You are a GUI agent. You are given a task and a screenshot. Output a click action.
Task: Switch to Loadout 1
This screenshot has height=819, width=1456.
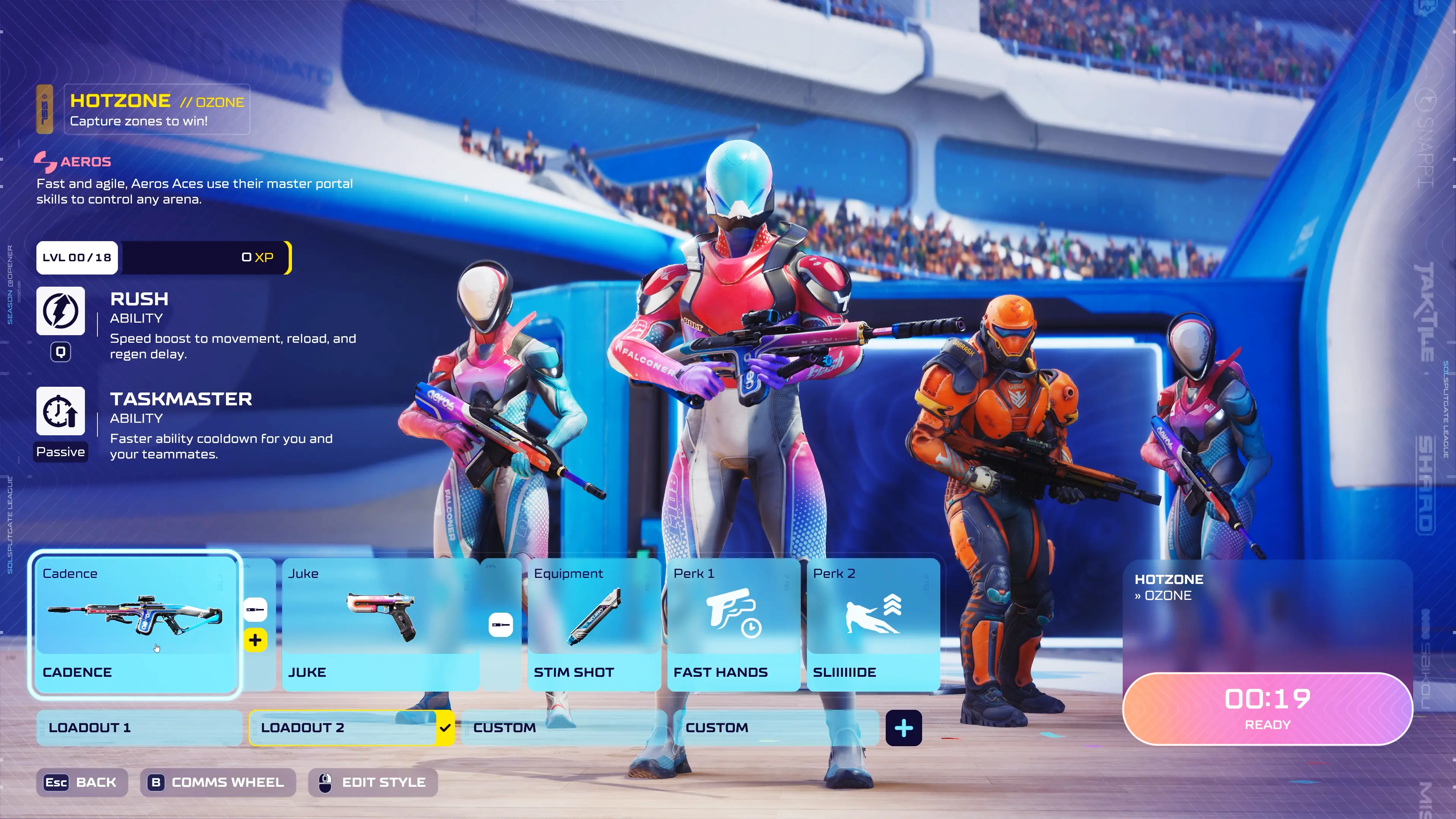(139, 728)
